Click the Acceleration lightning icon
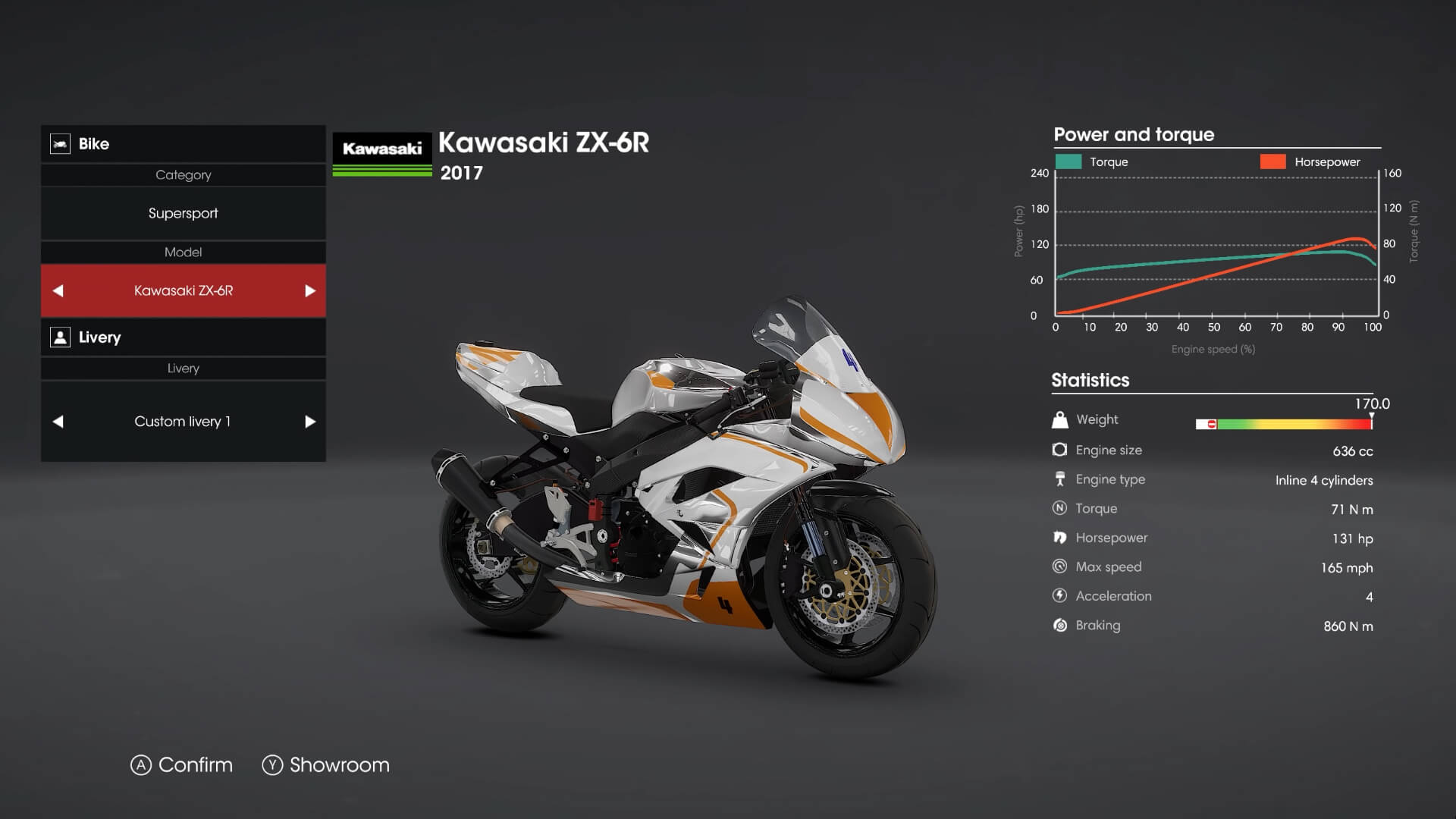Viewport: 1456px width, 819px height. (x=1060, y=595)
